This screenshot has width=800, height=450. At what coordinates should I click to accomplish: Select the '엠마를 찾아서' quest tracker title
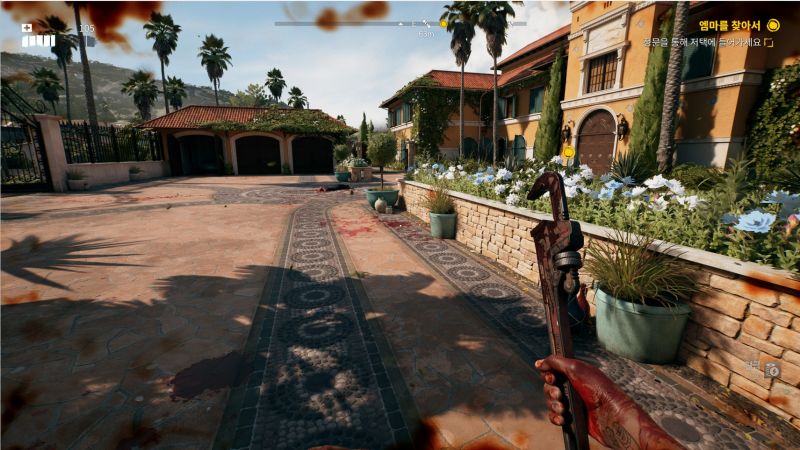coord(730,25)
